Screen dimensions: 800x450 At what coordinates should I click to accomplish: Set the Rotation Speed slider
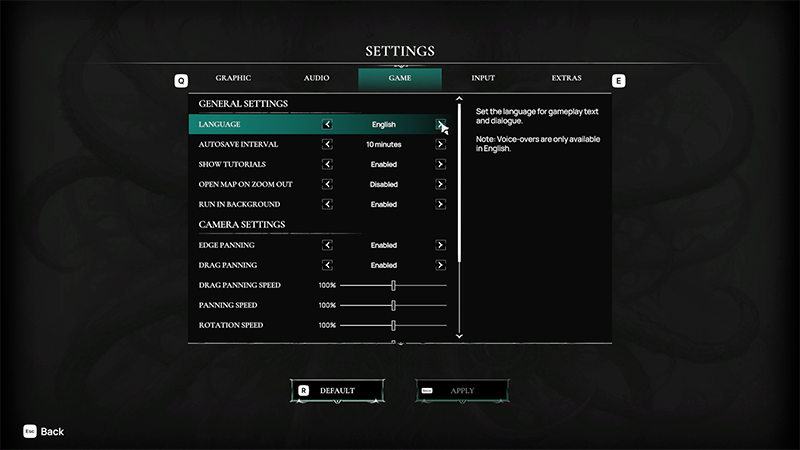[394, 325]
